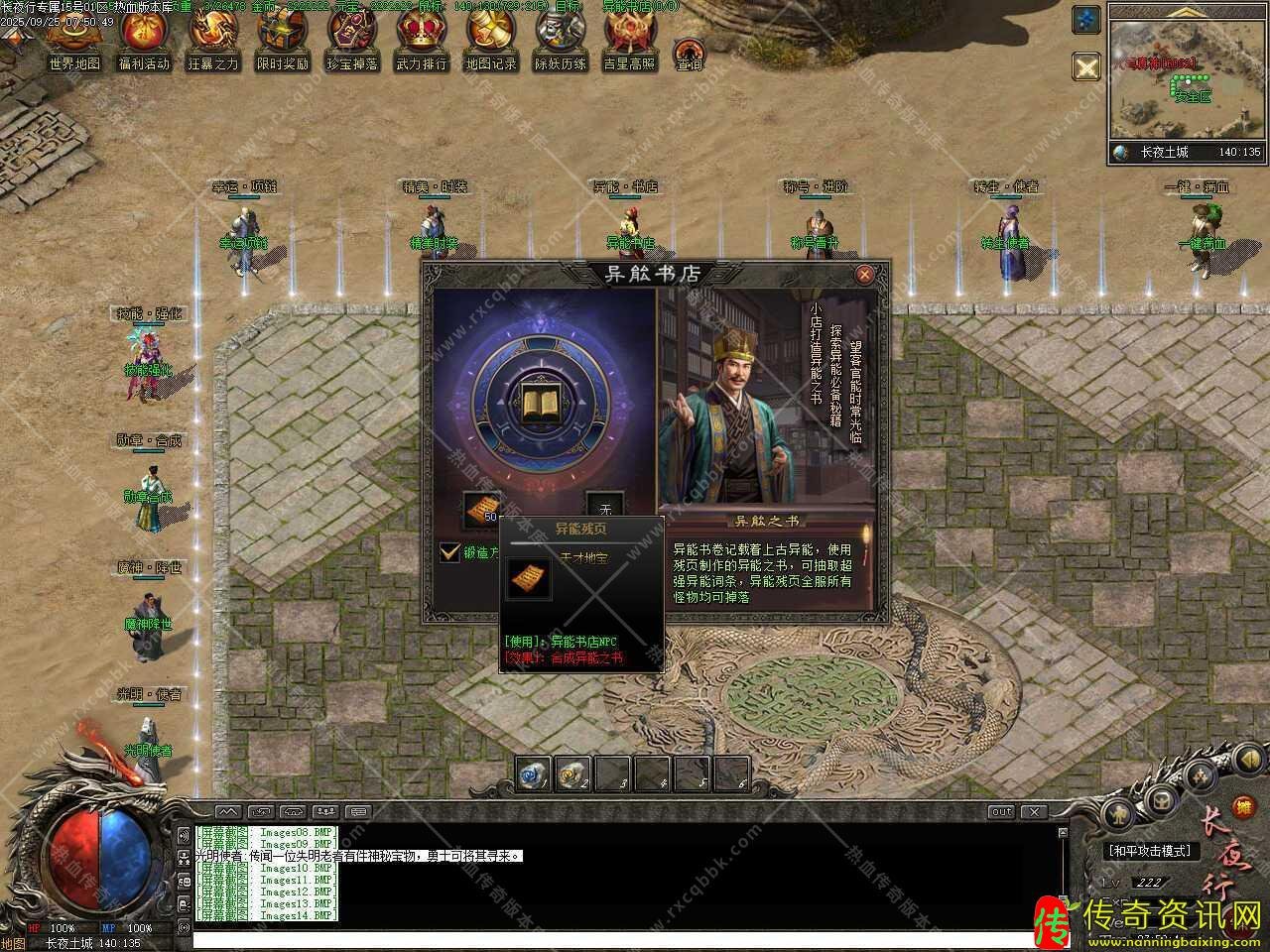Click the glowing book icon in the circle

click(543, 400)
